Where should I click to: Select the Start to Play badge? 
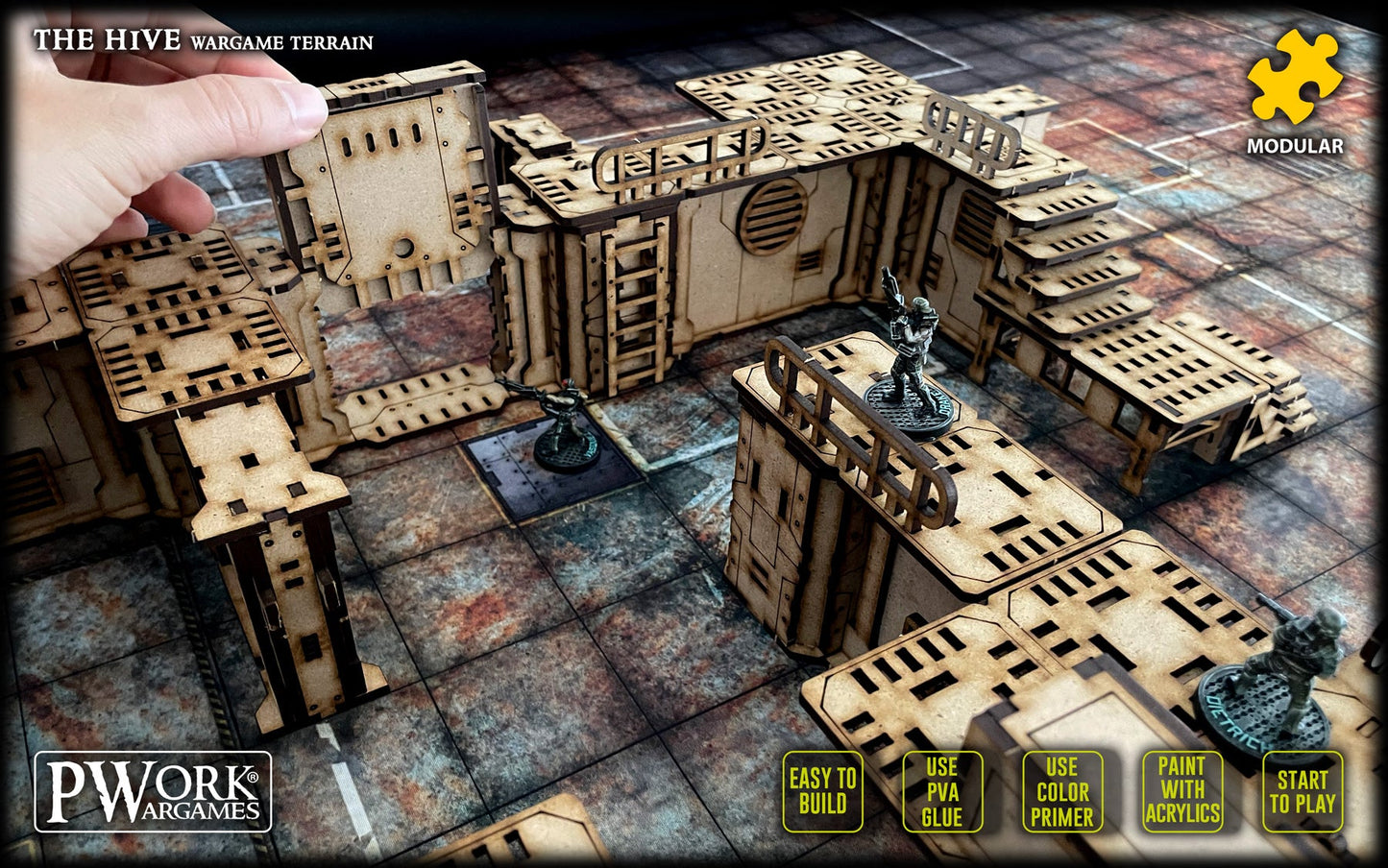pos(1302,791)
